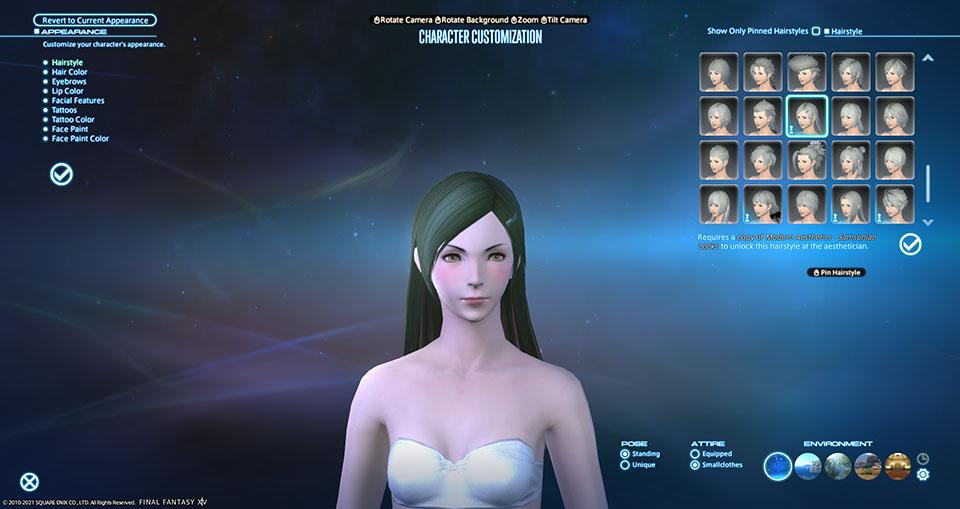The height and width of the screenshot is (509, 960).
Task: Pick the hairstyle with the flat cap
Action: [806, 72]
